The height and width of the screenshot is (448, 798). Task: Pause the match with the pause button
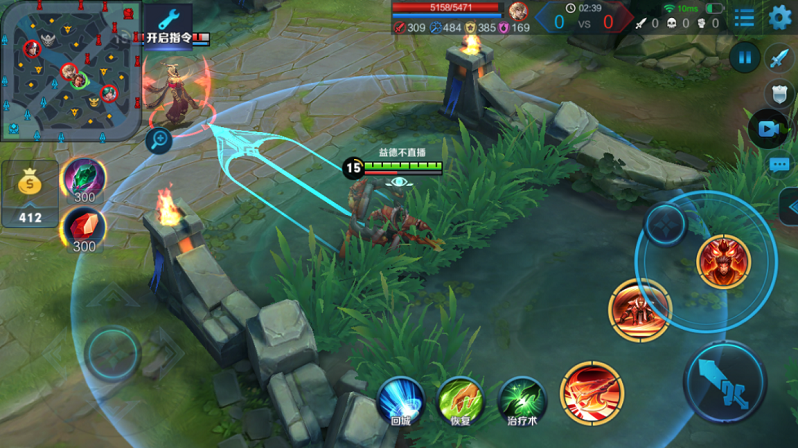click(x=744, y=57)
